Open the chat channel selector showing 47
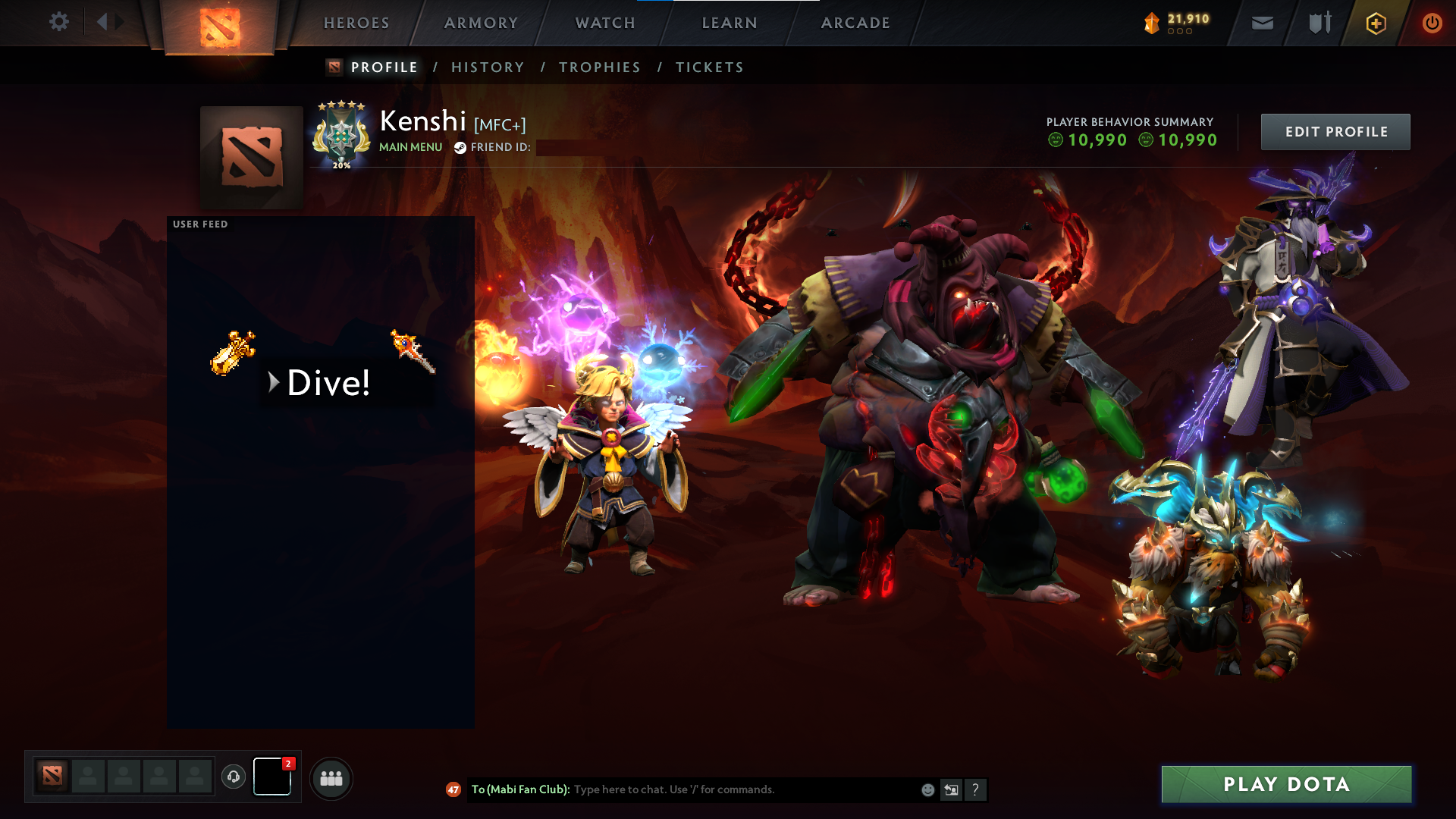This screenshot has height=819, width=1456. click(x=453, y=789)
